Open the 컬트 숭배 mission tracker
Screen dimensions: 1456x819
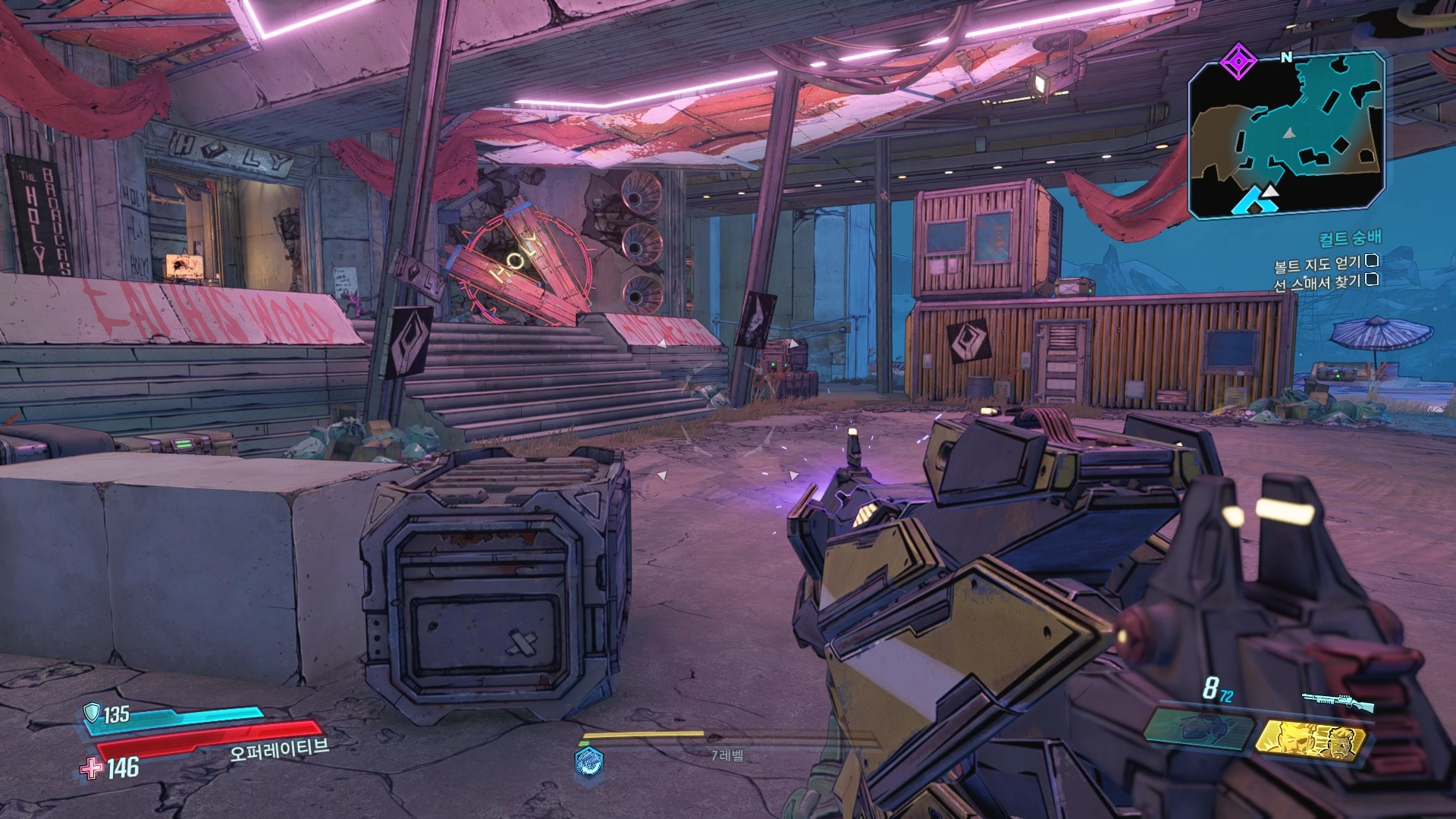point(1350,239)
